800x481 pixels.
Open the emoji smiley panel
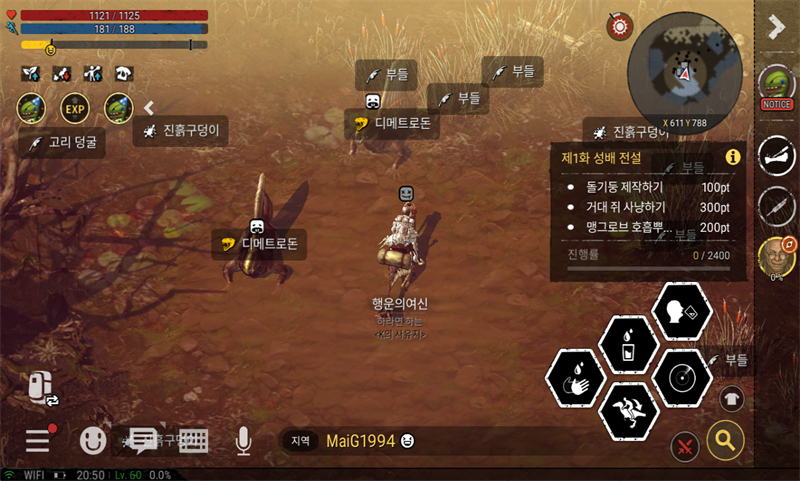pos(93,440)
